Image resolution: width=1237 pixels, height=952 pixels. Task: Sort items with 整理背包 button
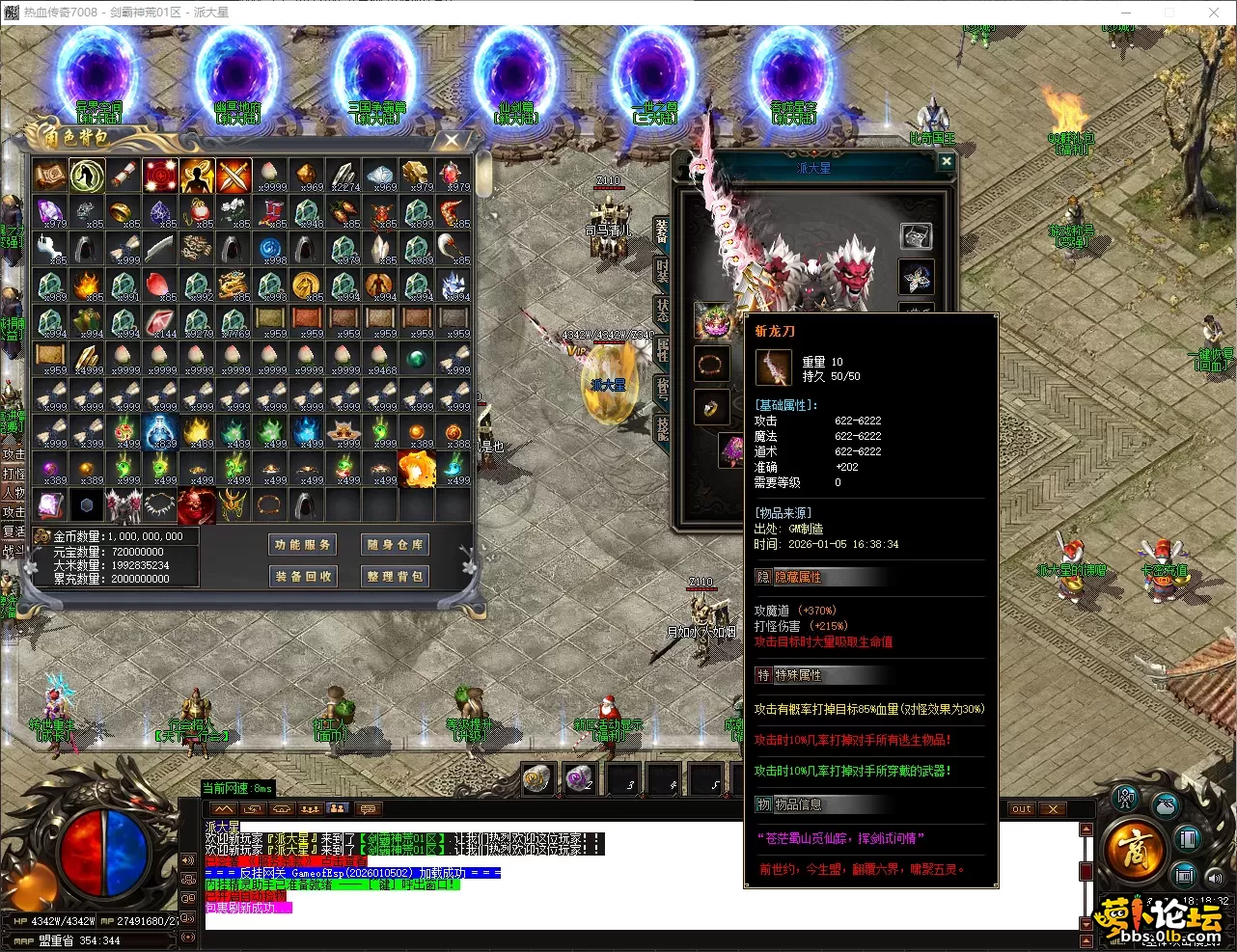click(x=396, y=576)
